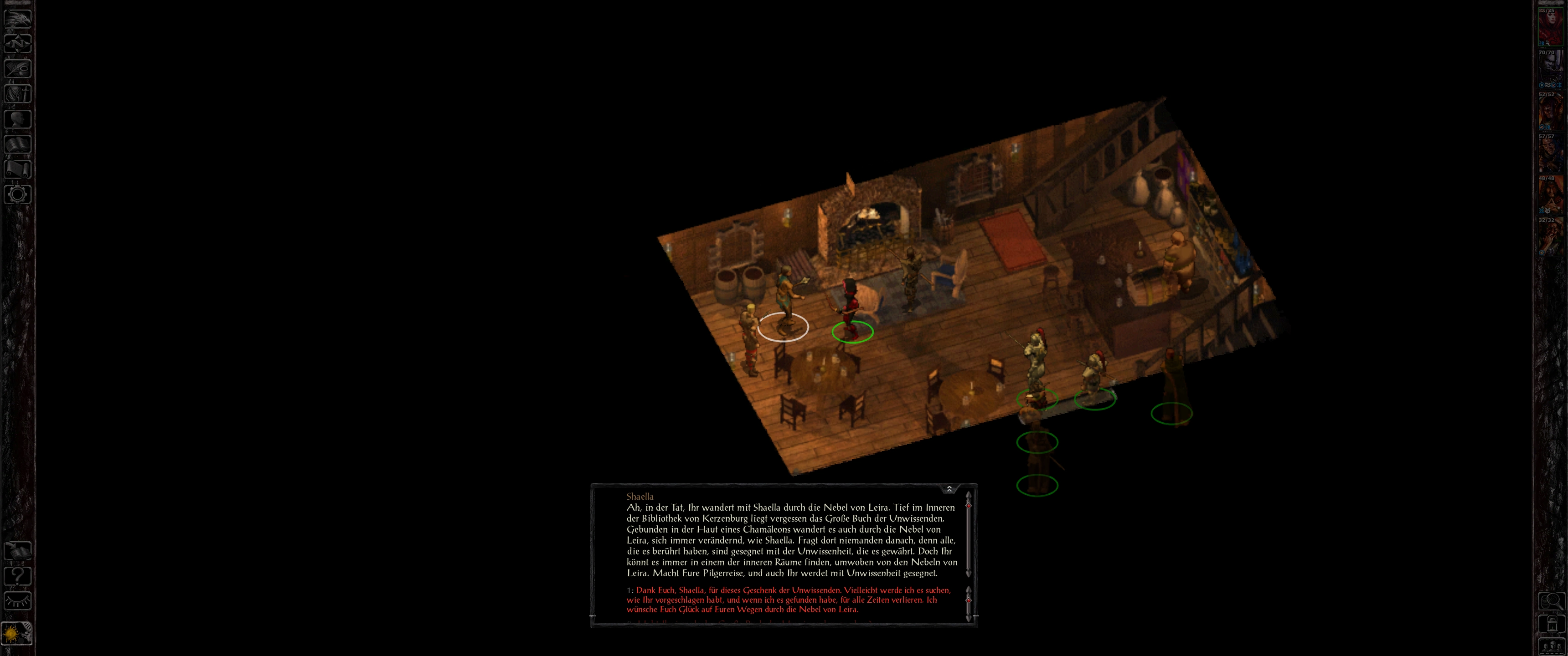Open the mage spellbook icon

(18, 144)
